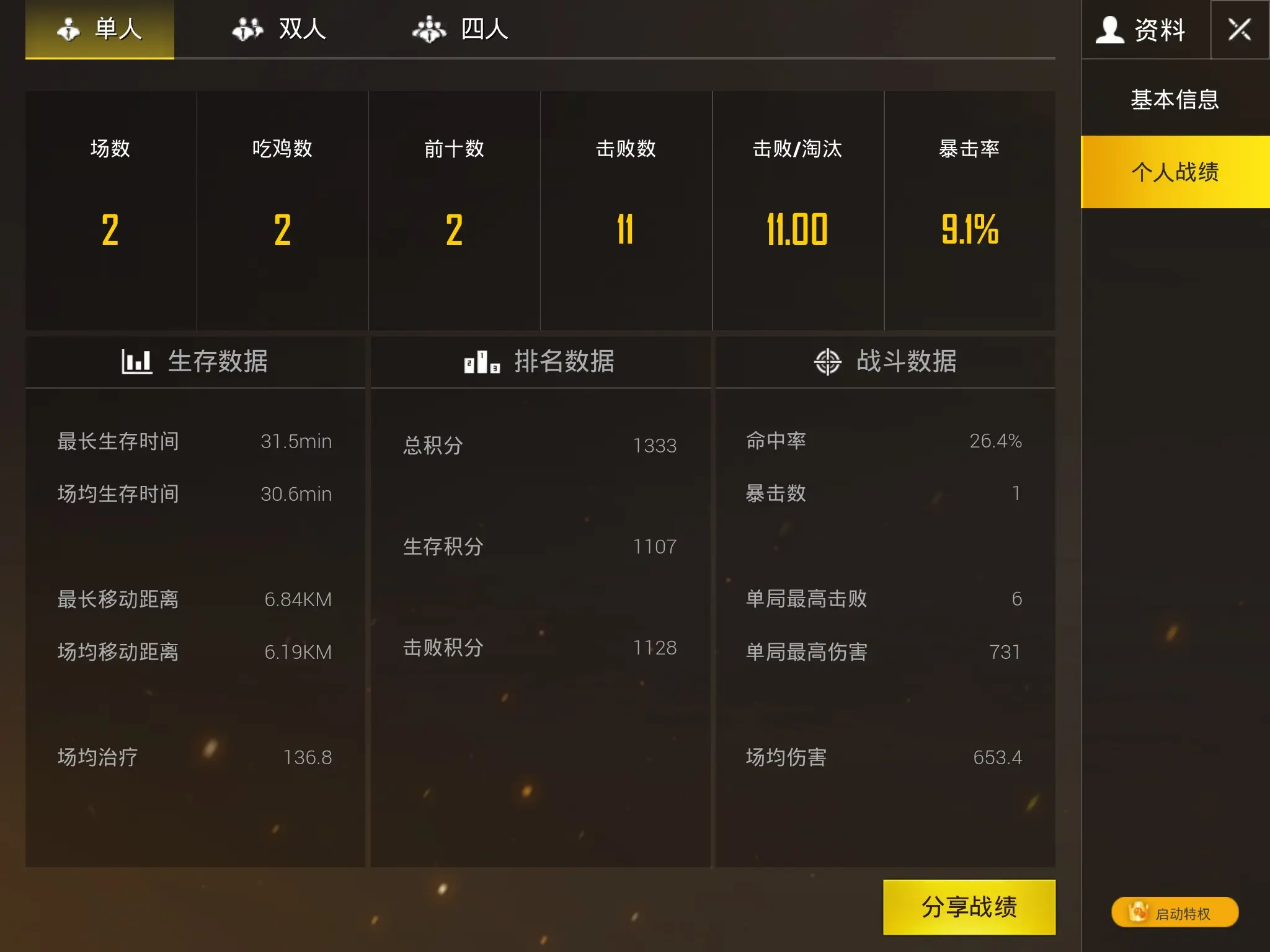This screenshot has height=952, width=1270.
Task: Click the four-player squad icon
Action: (429, 28)
